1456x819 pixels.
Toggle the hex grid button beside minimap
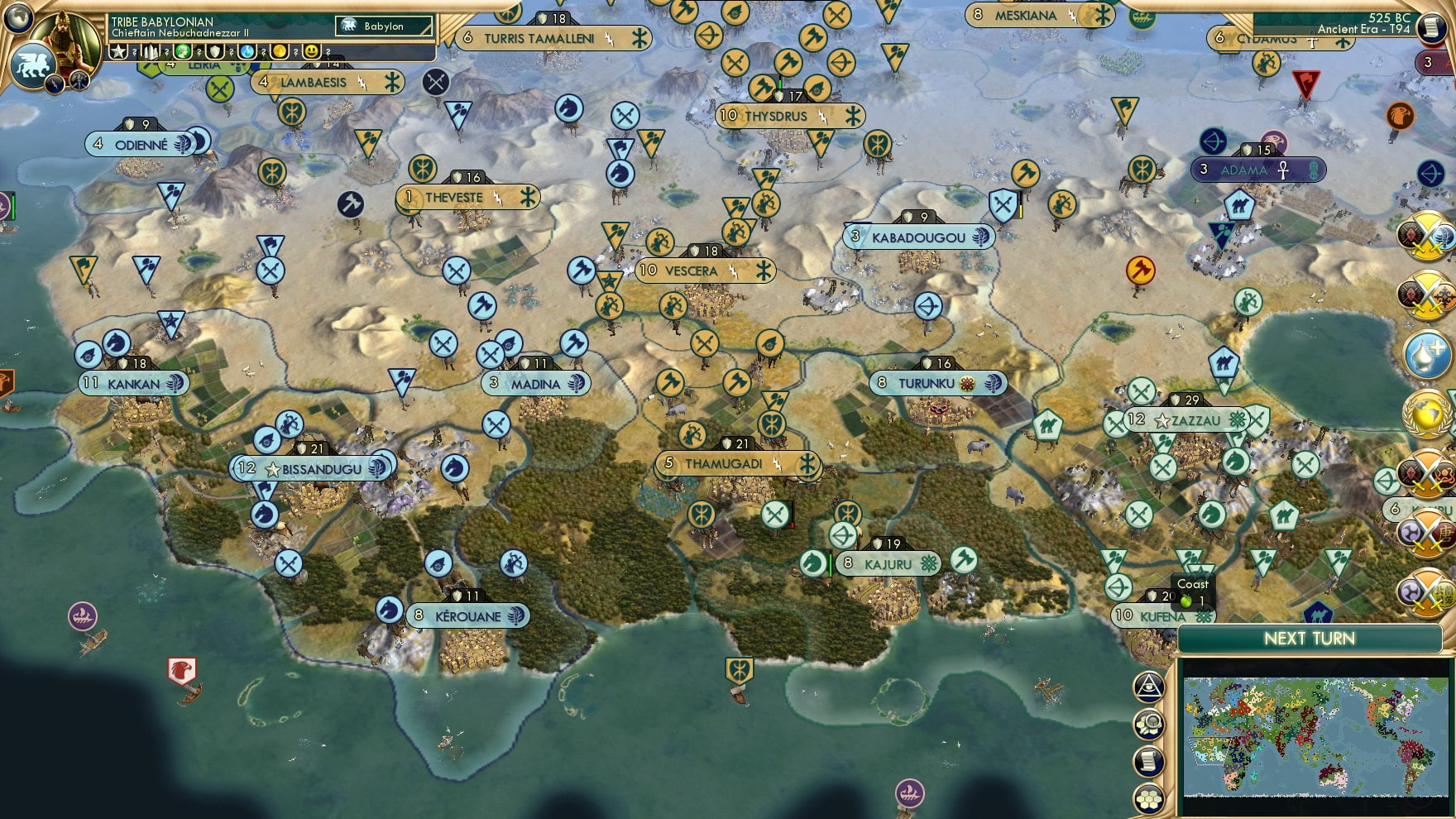[1149, 798]
